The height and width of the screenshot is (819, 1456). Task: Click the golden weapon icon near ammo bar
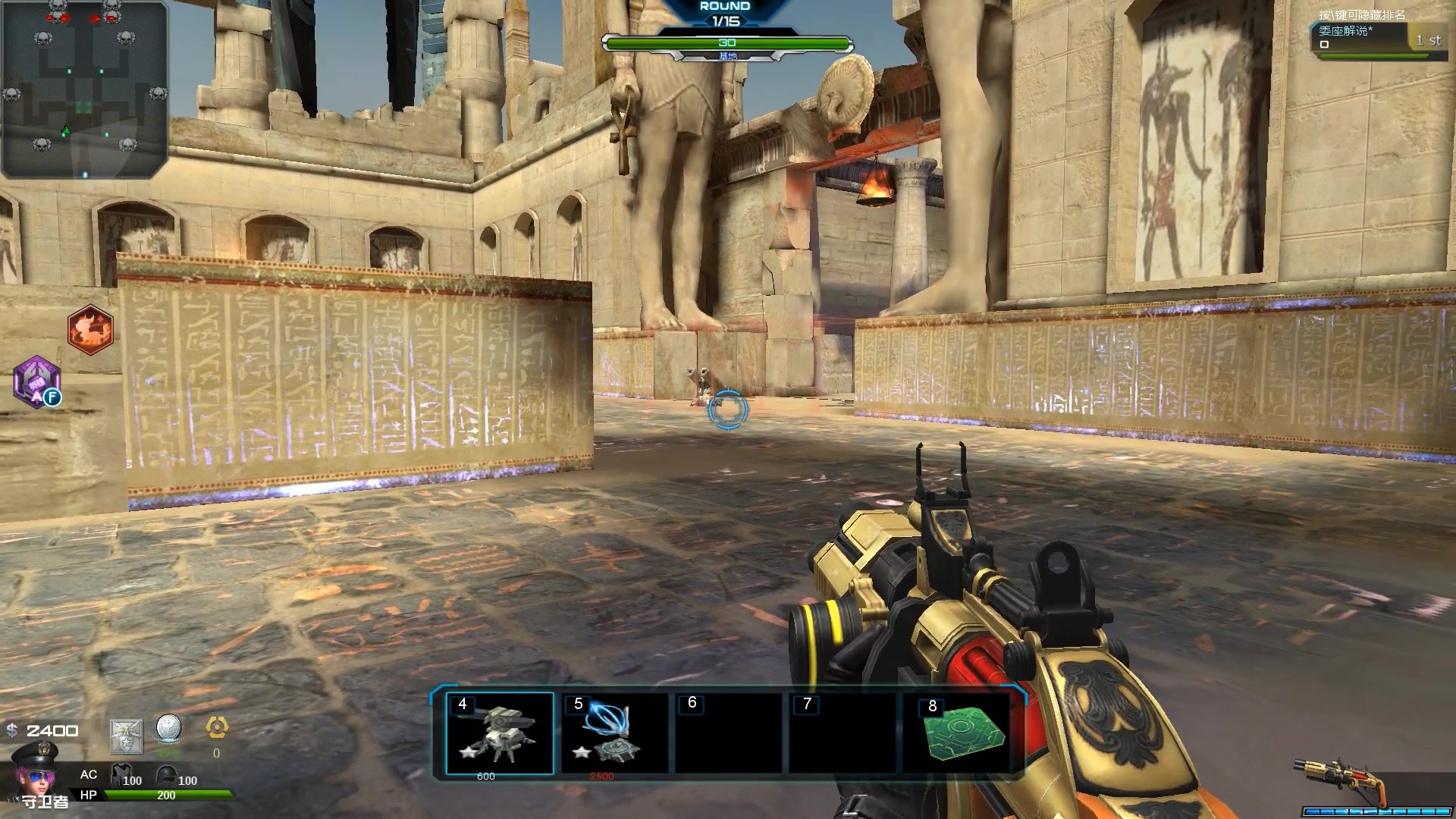pyautogui.click(x=1338, y=780)
